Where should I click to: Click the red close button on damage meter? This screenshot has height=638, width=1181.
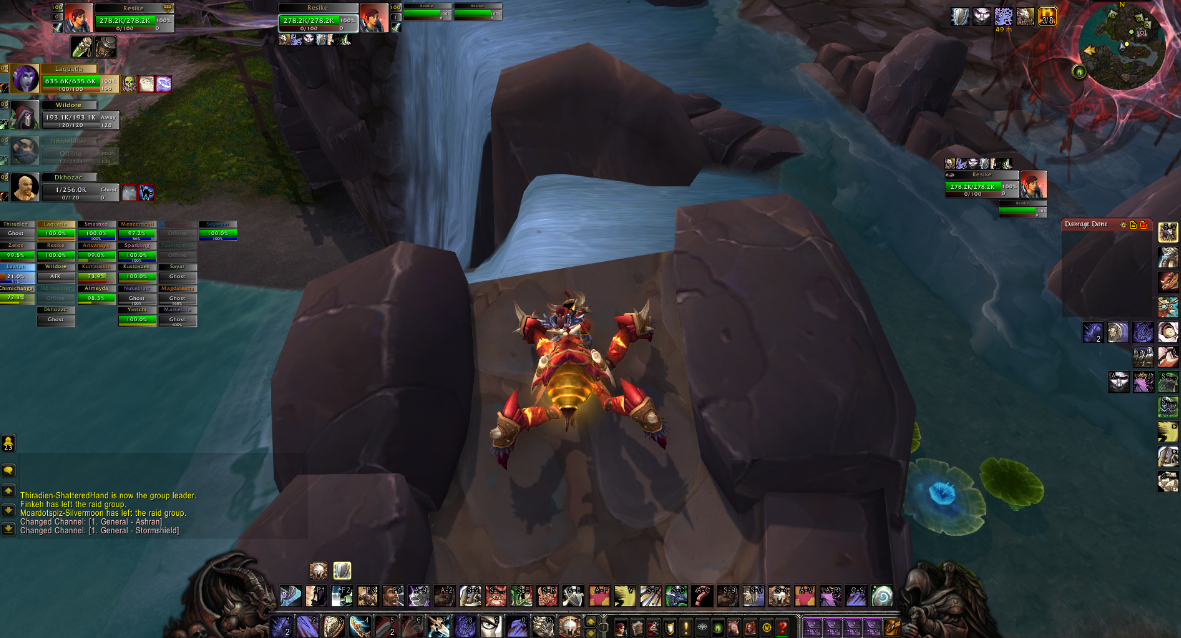1142,225
